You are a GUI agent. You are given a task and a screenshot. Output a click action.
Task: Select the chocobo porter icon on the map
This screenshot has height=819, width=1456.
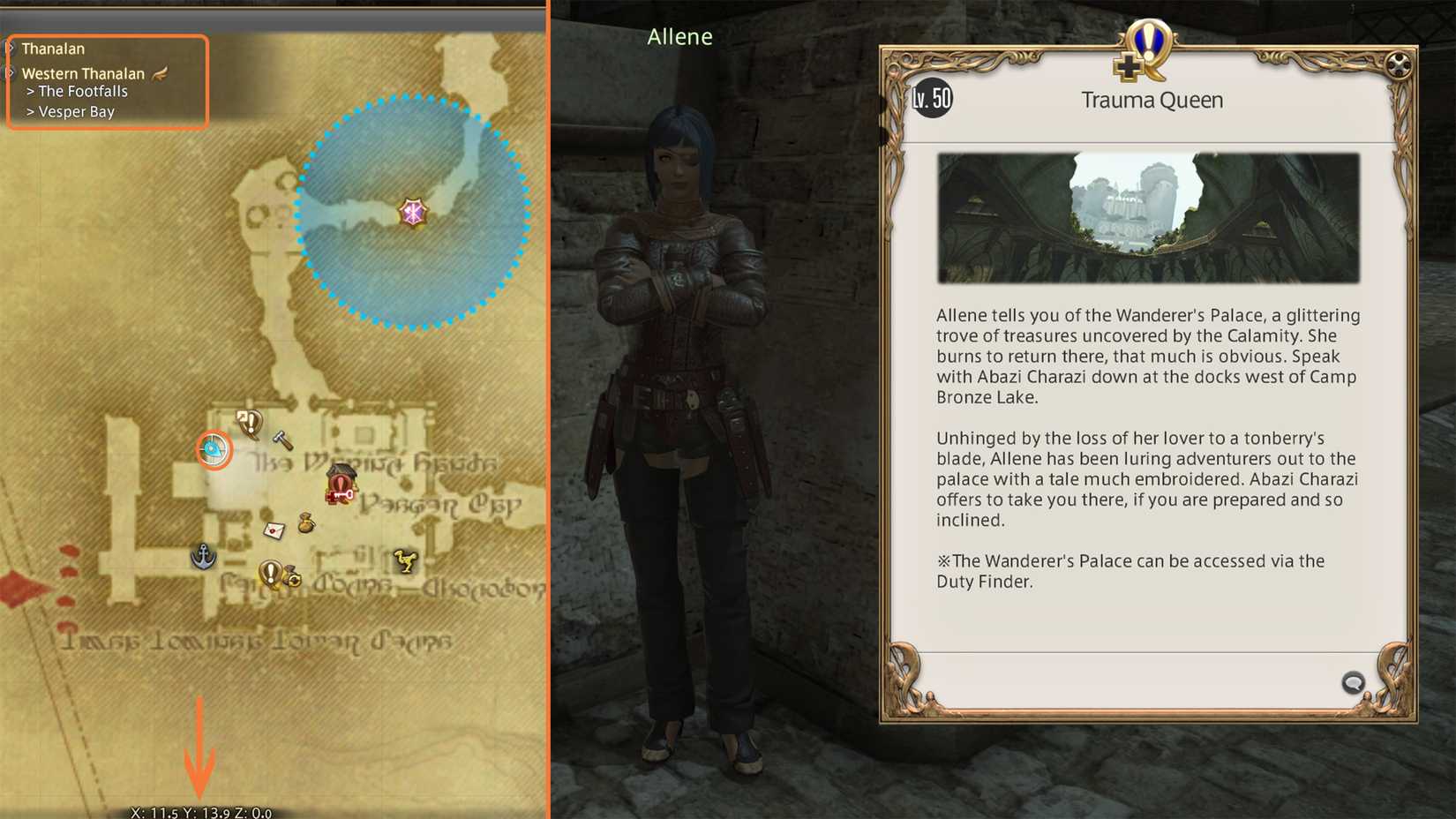coord(406,560)
